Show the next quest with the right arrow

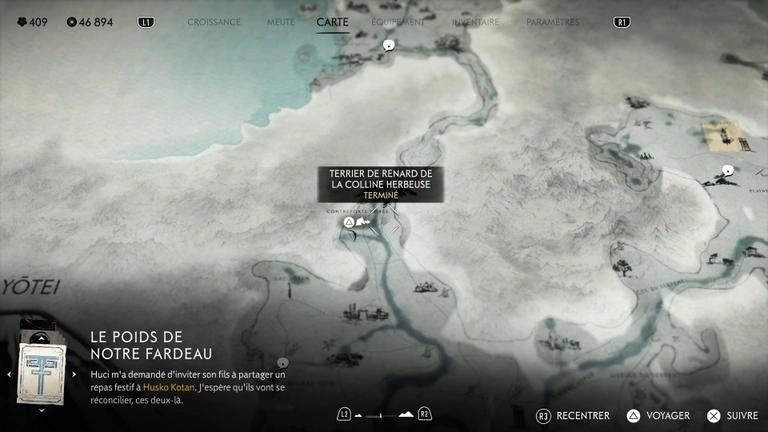coord(75,375)
